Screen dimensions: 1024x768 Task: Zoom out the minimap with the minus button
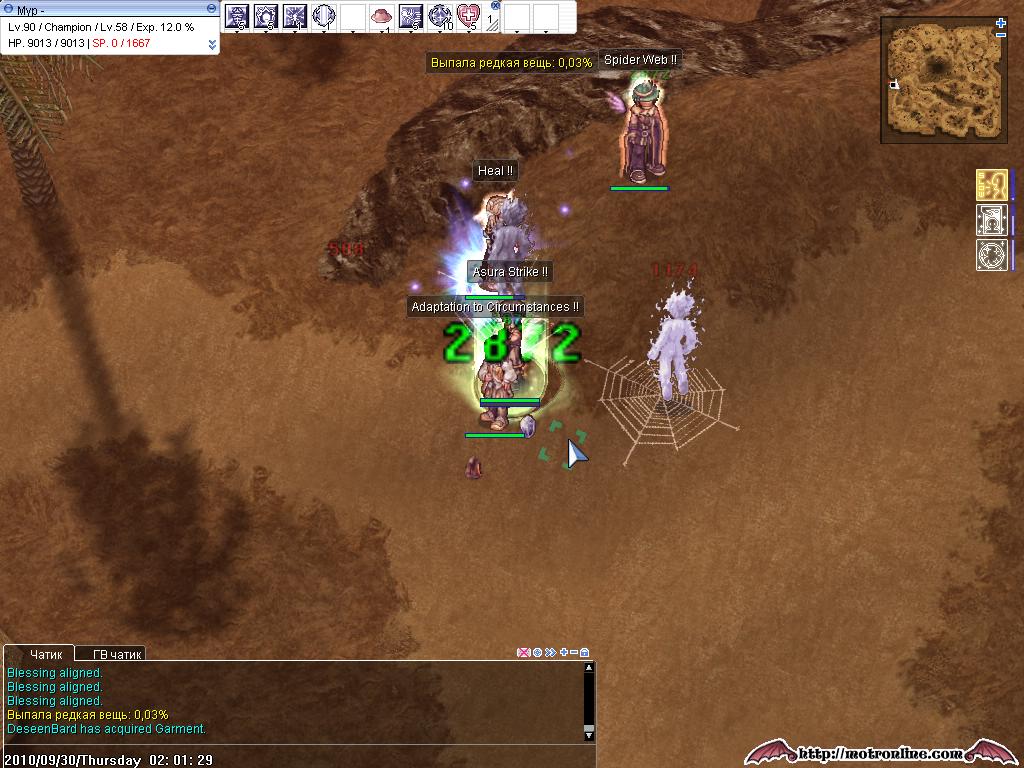pyautogui.click(x=1001, y=35)
